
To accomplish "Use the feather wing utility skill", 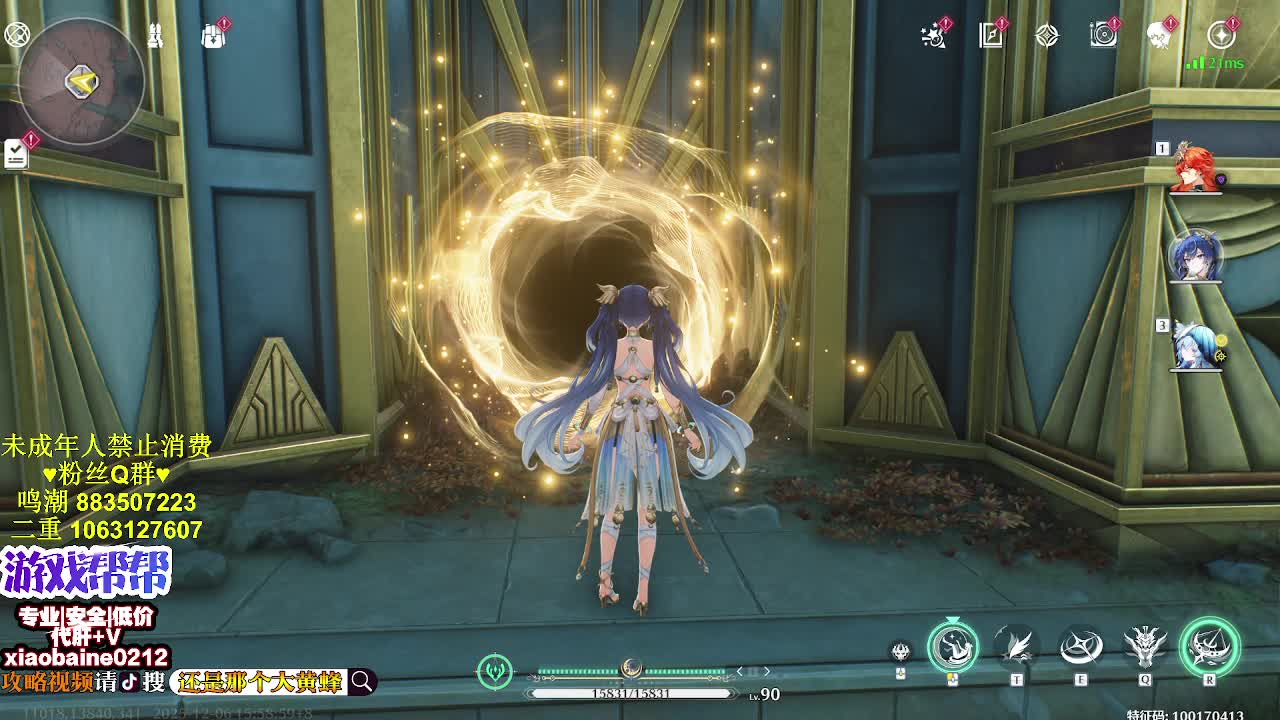I will click(x=1017, y=646).
